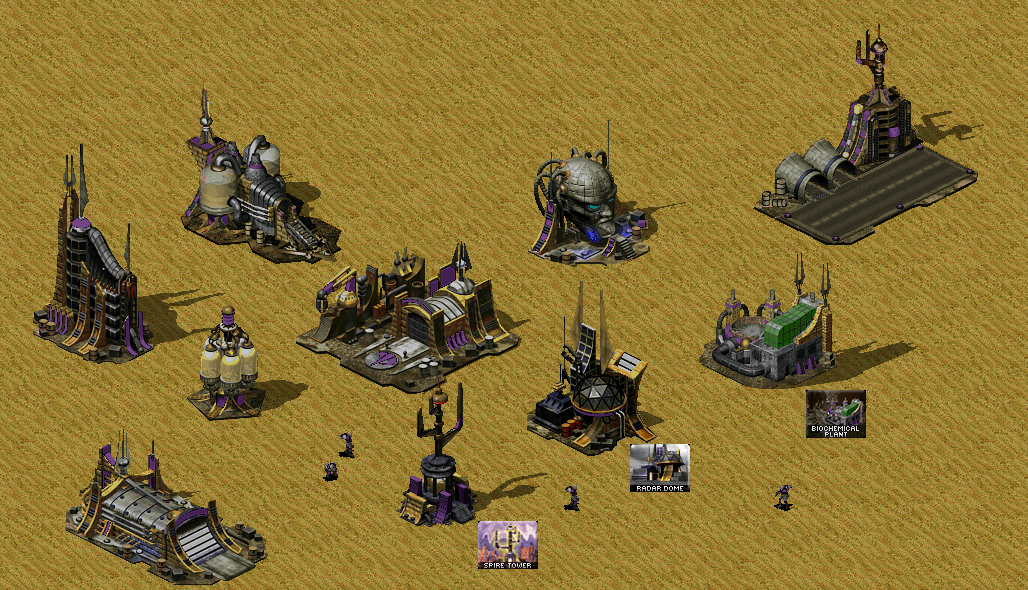The width and height of the screenshot is (1028, 590).
Task: Click the Biochemical Plant build icon
Action: coord(835,414)
